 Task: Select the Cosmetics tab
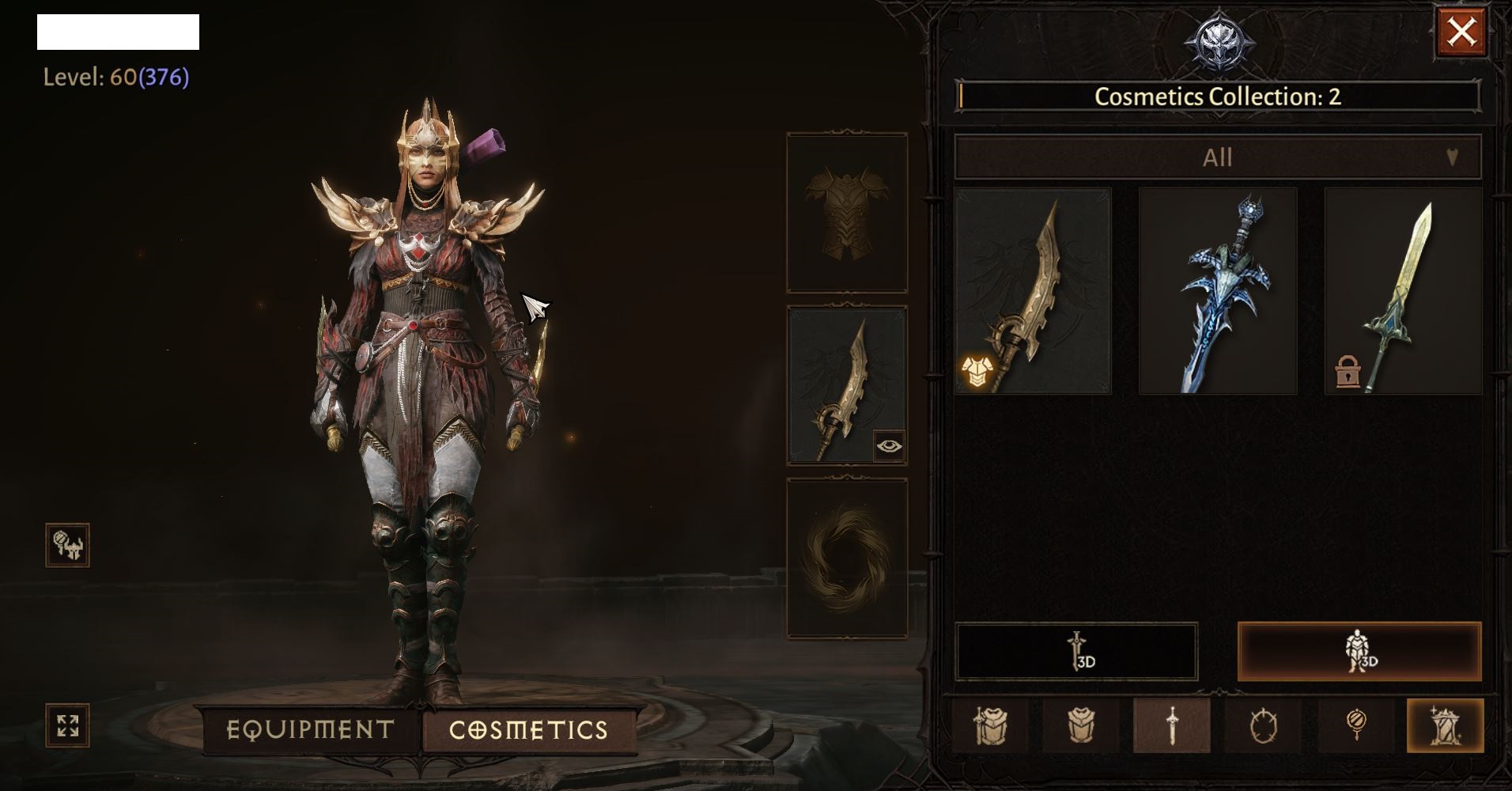(x=528, y=729)
